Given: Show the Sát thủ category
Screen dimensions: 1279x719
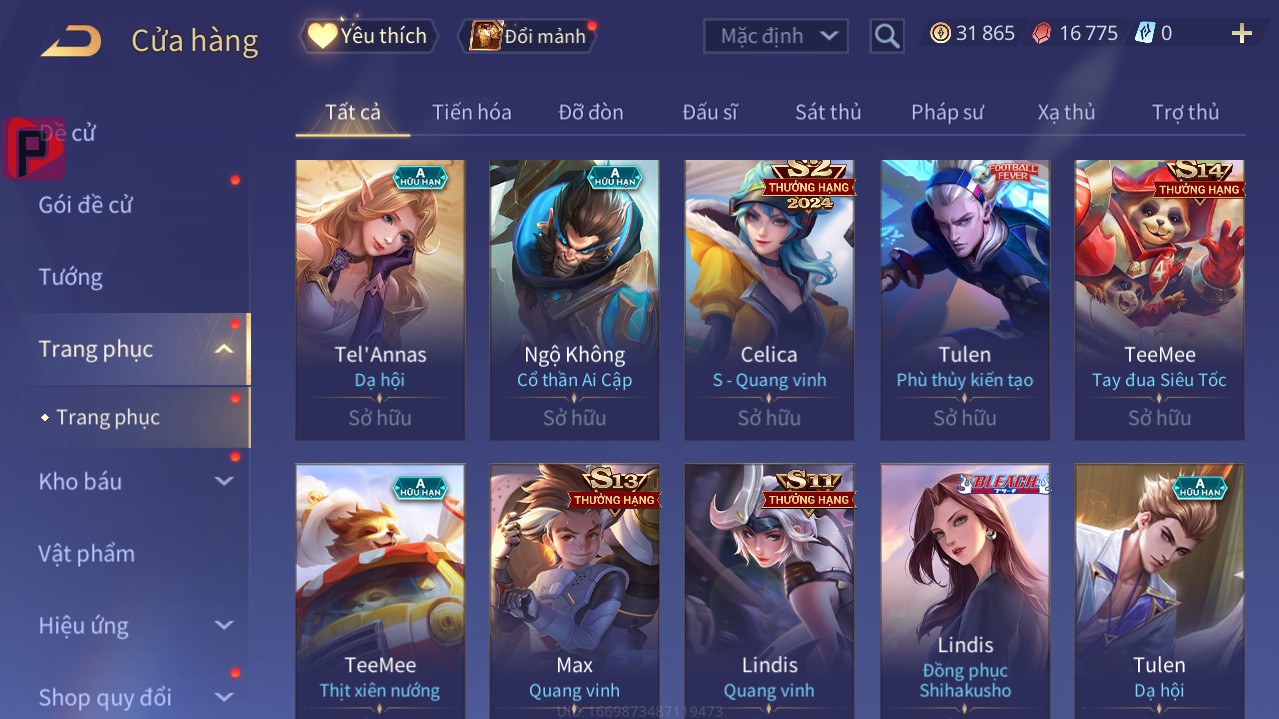Looking at the screenshot, I should click(827, 112).
